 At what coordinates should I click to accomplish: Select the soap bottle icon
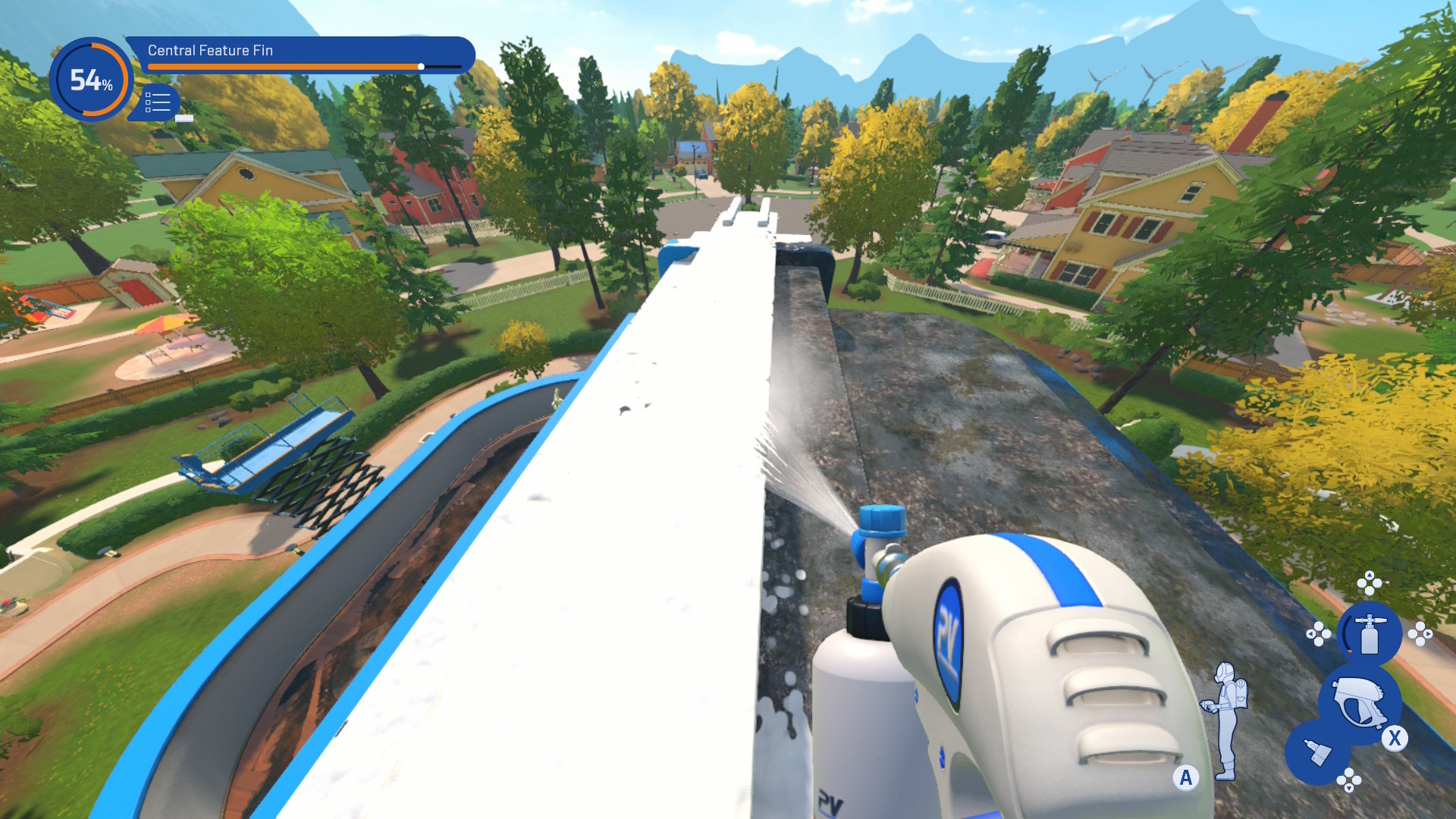(1369, 633)
